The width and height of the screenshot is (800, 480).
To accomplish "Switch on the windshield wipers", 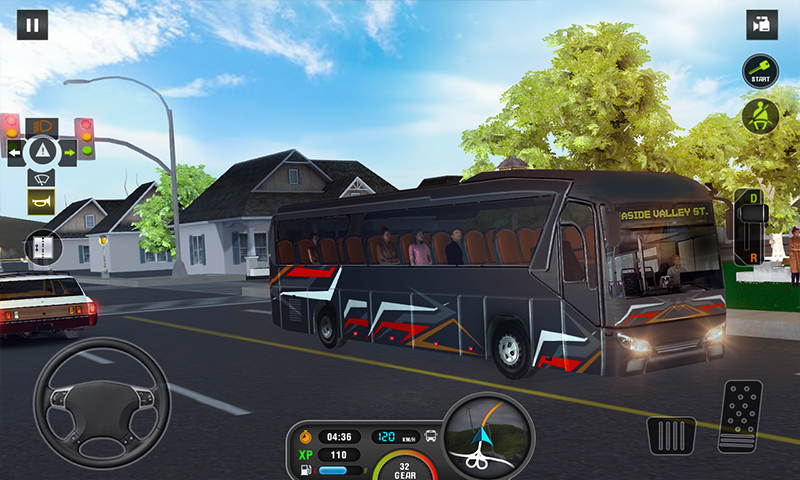I will coord(41,178).
